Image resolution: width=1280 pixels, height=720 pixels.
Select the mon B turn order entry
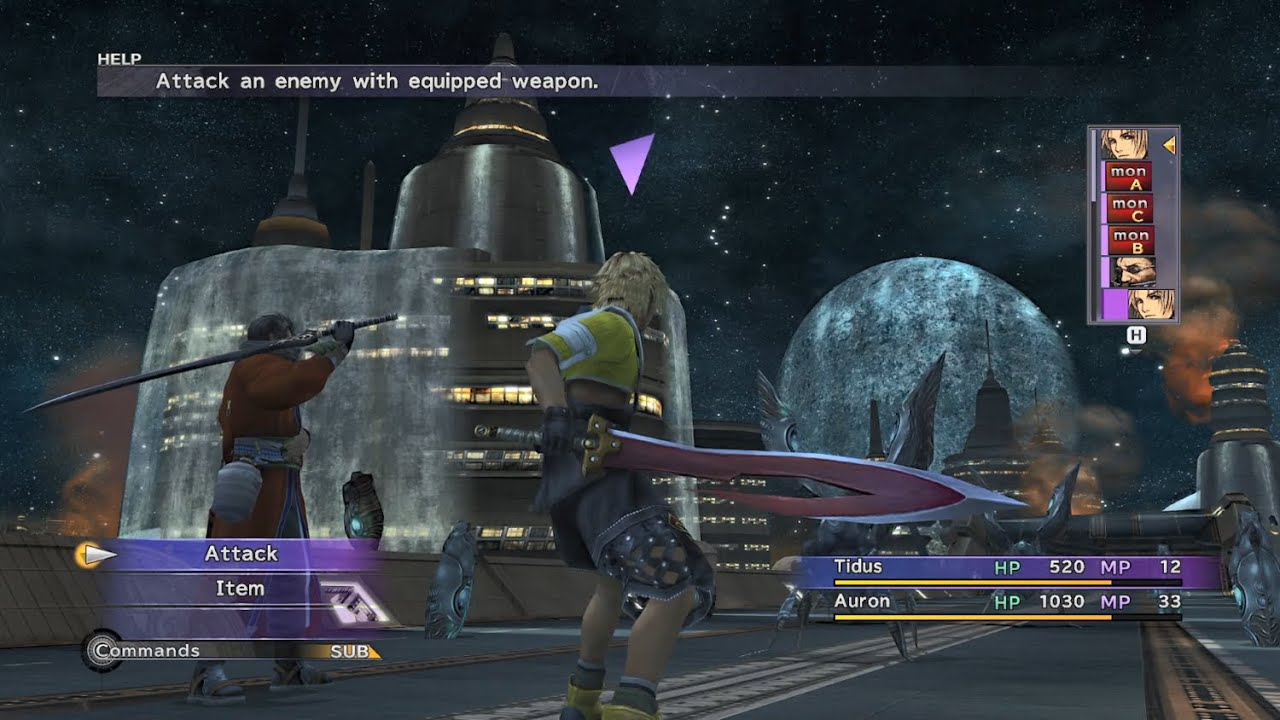click(1130, 240)
